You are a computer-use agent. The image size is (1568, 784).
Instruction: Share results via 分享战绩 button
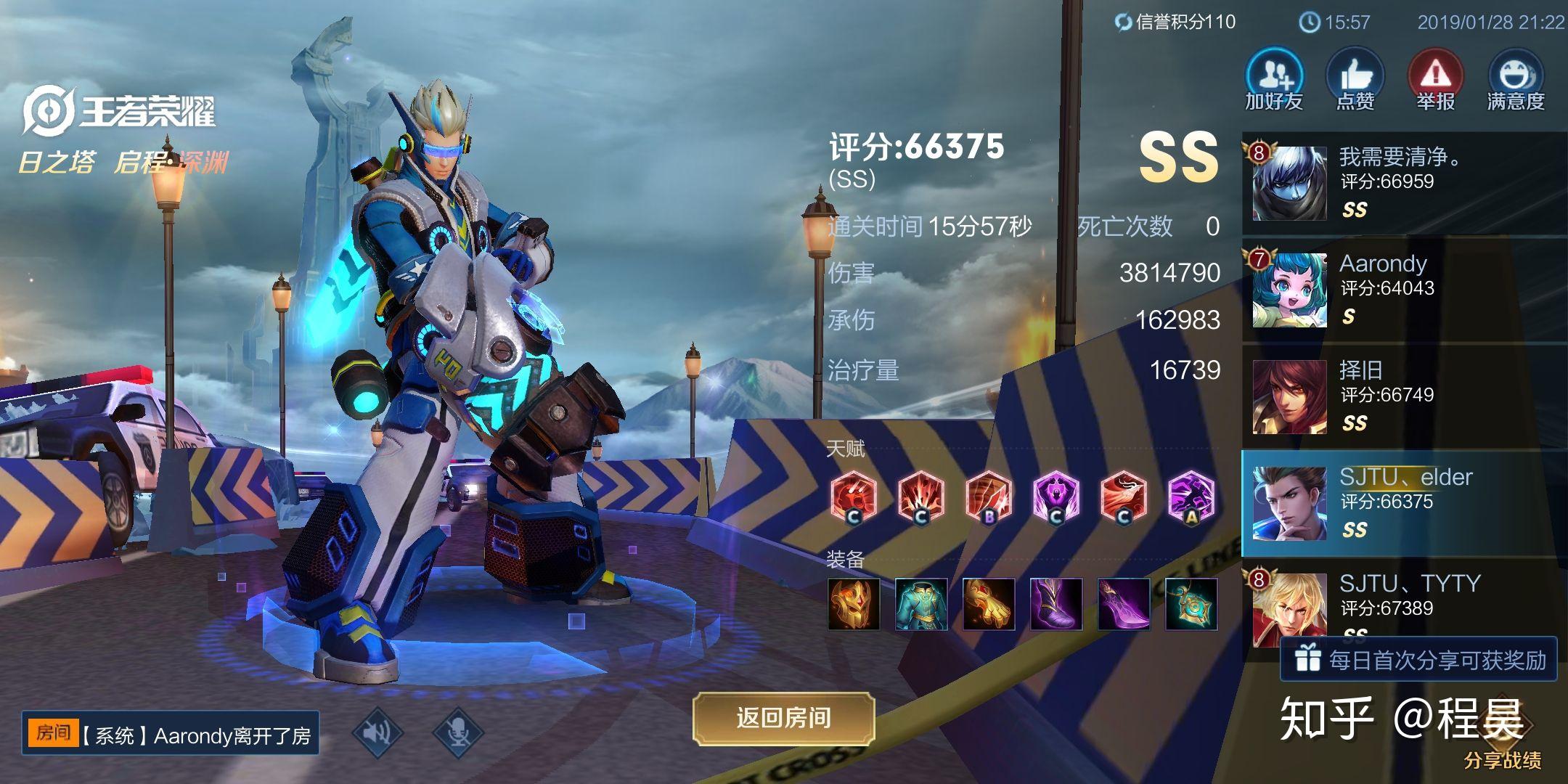tap(1501, 759)
